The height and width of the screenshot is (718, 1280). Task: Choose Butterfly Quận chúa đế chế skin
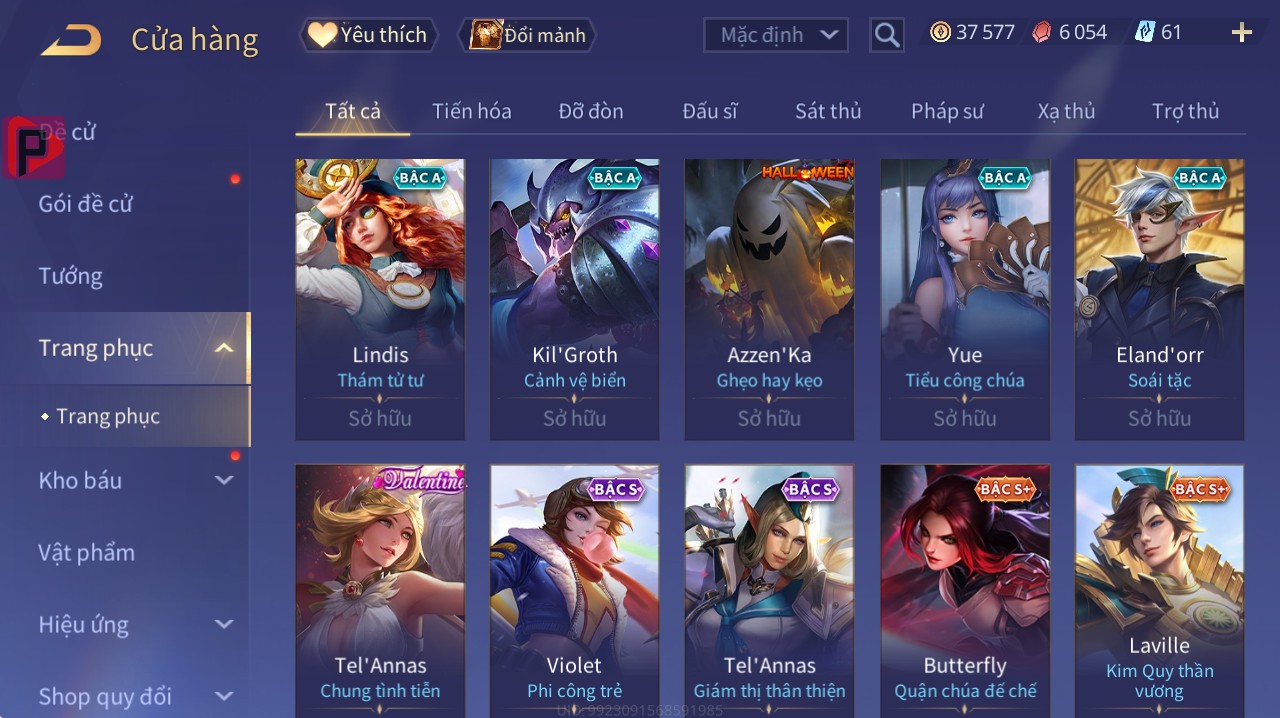pos(964,590)
